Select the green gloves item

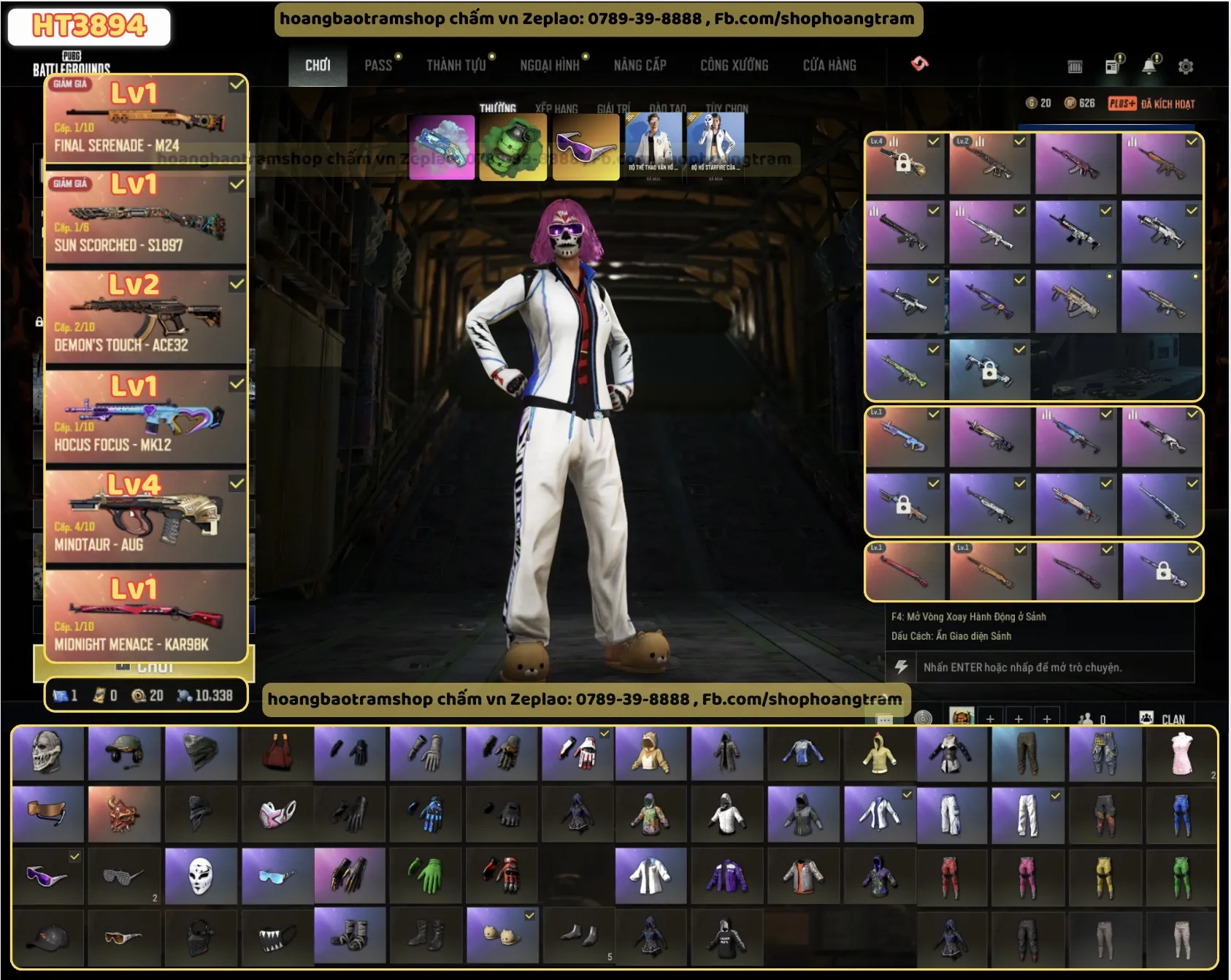(x=426, y=876)
